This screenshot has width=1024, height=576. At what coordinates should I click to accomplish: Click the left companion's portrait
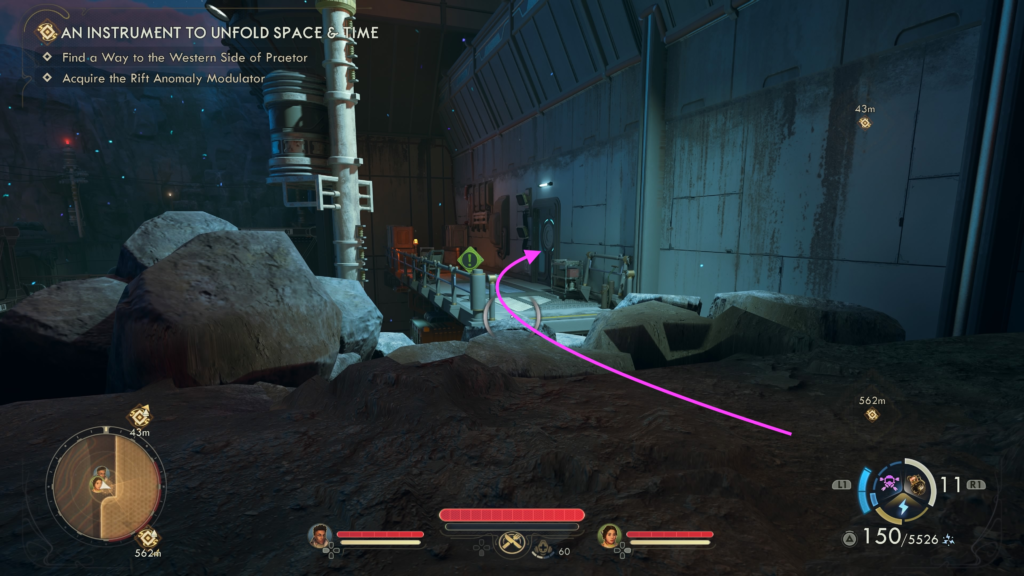point(318,535)
